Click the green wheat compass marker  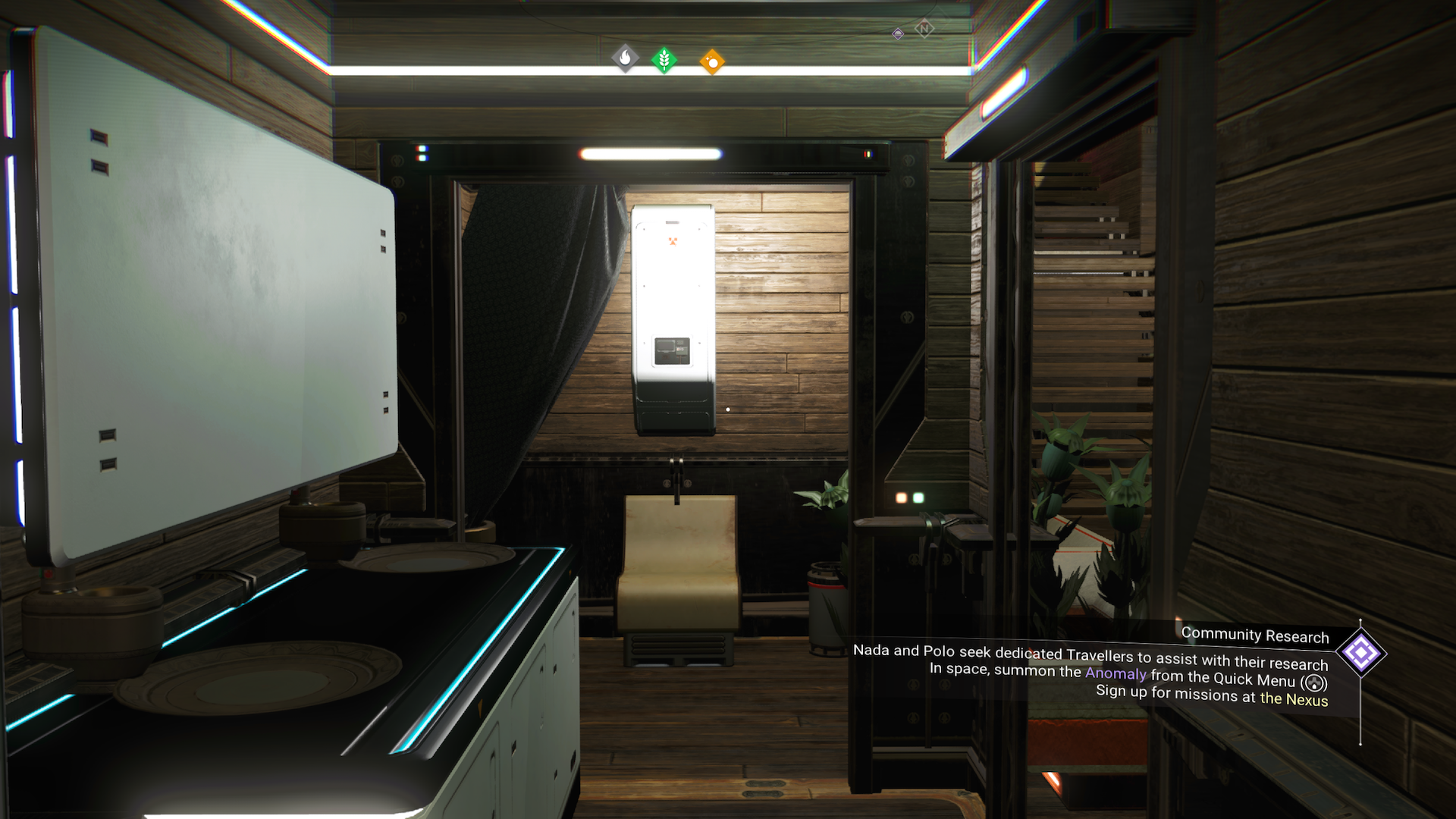click(x=664, y=59)
